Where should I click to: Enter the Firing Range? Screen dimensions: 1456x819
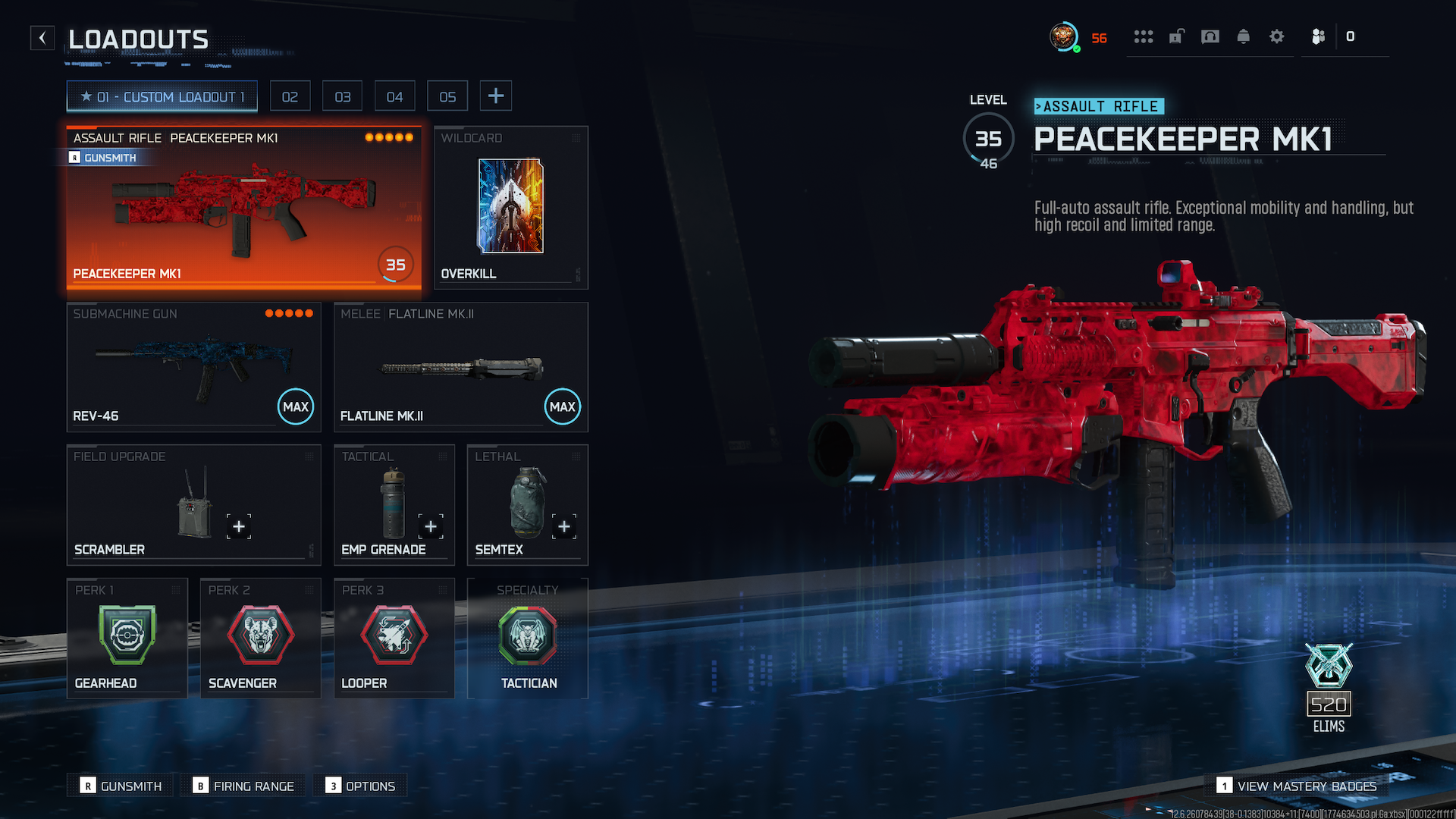tap(243, 786)
